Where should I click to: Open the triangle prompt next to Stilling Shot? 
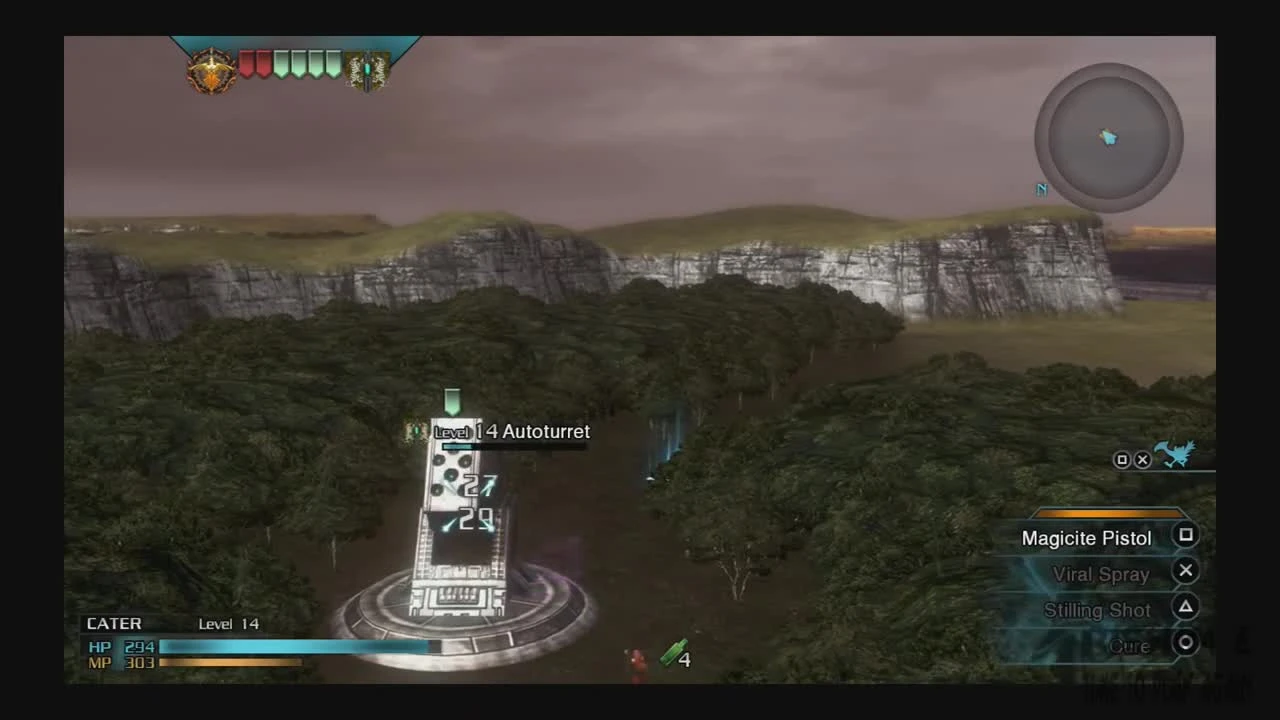[x=1185, y=606]
